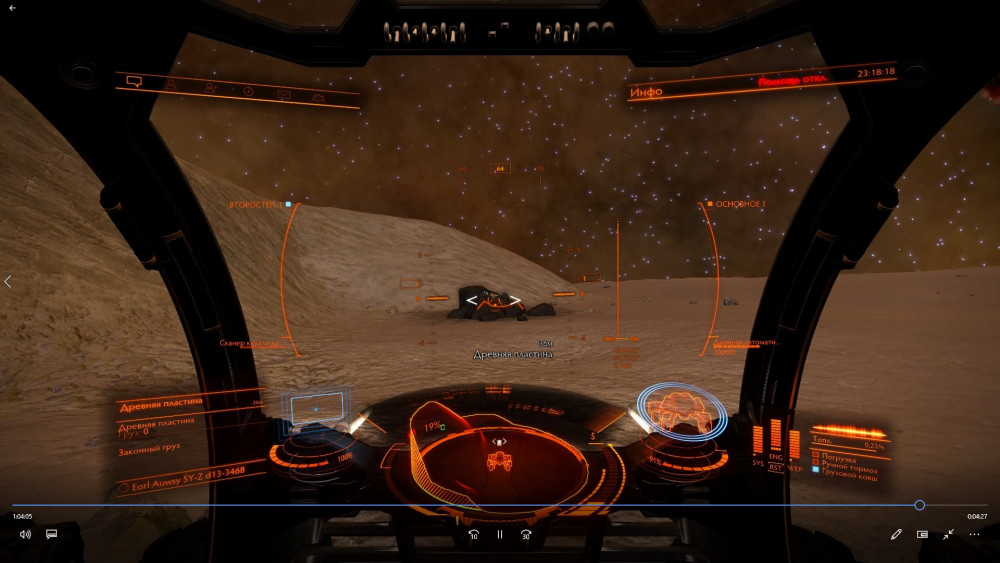Show the envelope inbox comms tab
The image size is (1000, 563).
(283, 95)
